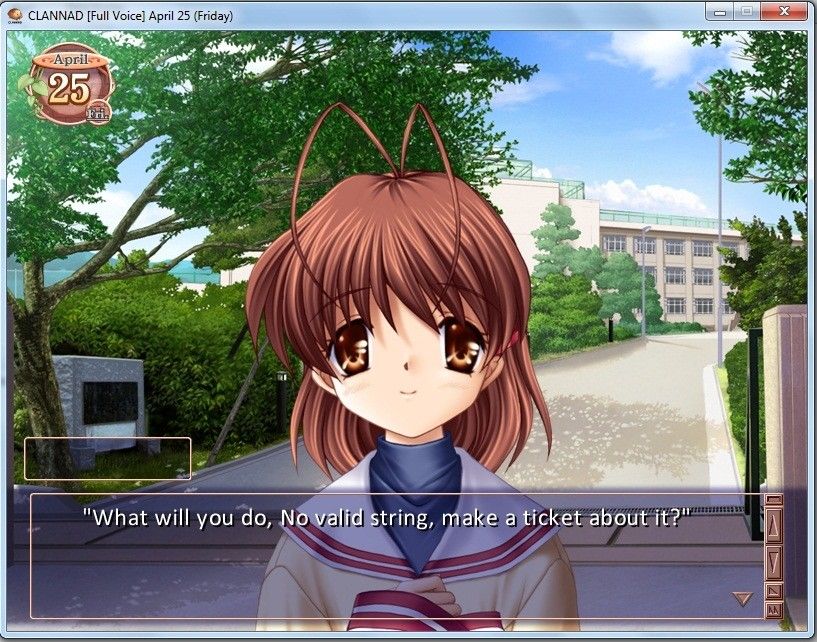Advance the dialogue with the triangle continue indicator
Viewport: 817px width, 642px height.
pyautogui.click(x=742, y=598)
